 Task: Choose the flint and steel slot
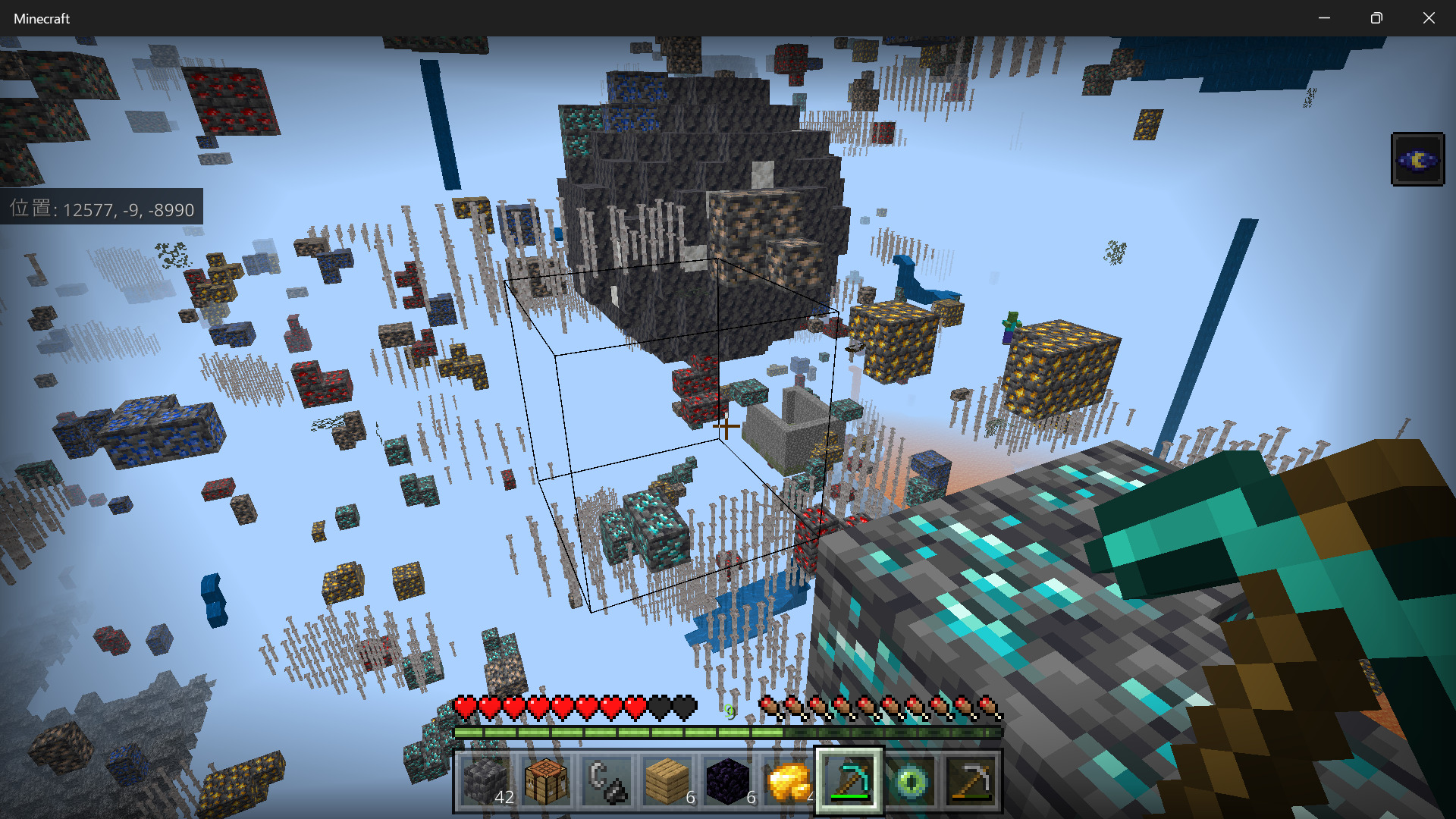coord(607,781)
